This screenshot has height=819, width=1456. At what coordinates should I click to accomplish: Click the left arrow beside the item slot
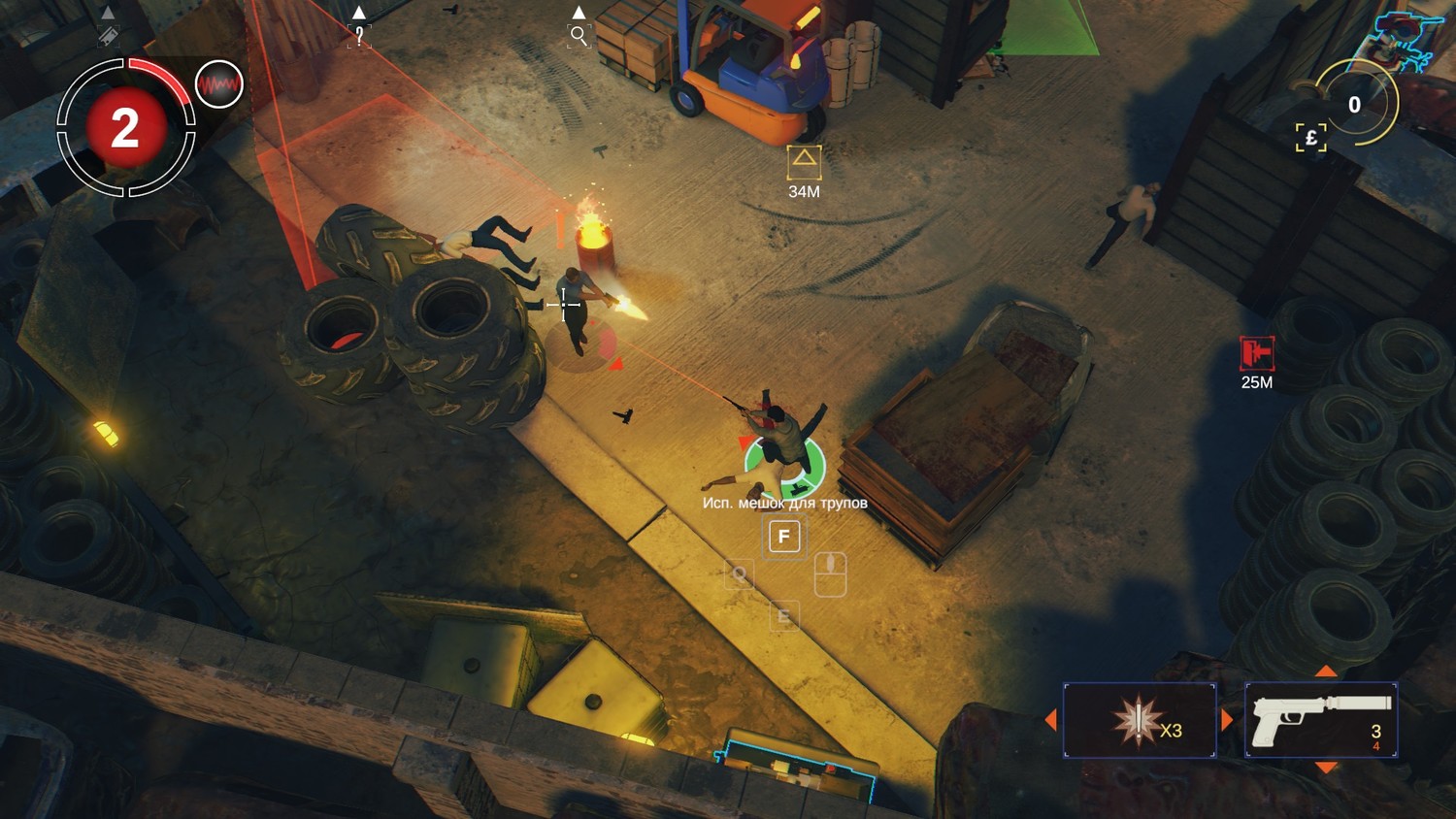click(x=1050, y=720)
